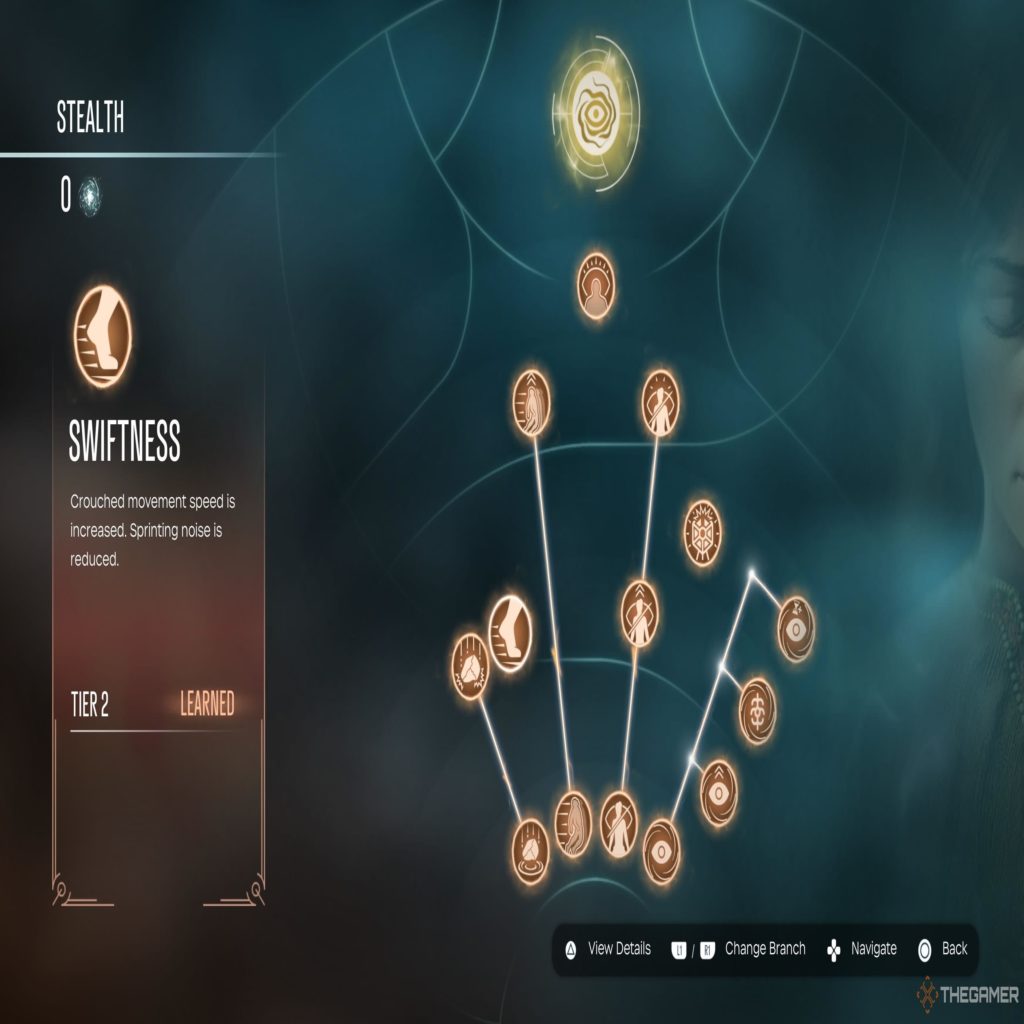Choose the spine-like totem symbol skill
This screenshot has height=1024, width=1024.
(x=757, y=710)
